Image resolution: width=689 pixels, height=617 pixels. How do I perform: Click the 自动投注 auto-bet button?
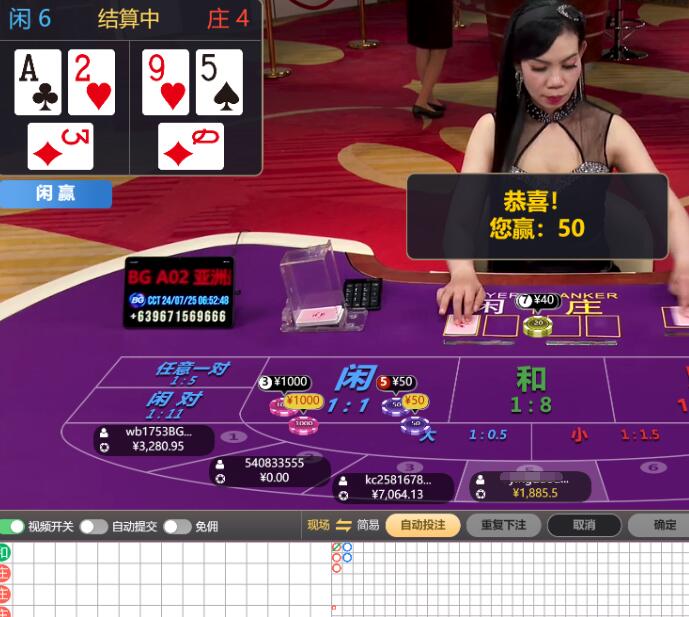423,525
